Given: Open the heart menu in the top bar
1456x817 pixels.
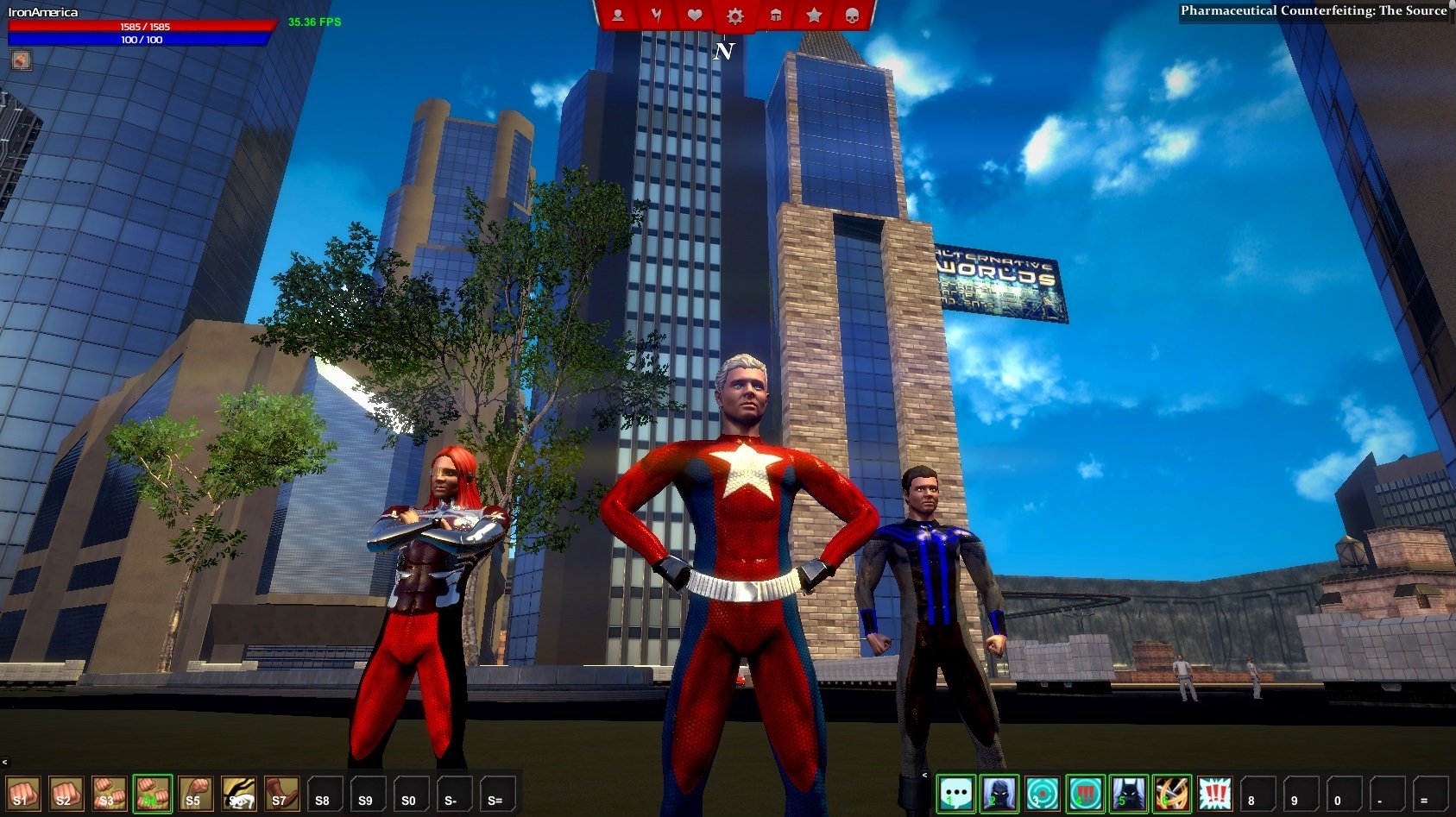Looking at the screenshot, I should click(x=695, y=15).
